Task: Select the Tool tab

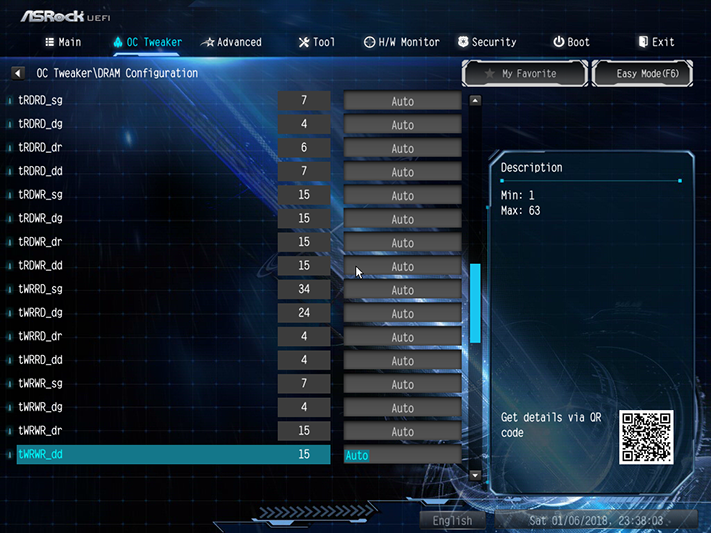Action: click(x=317, y=42)
